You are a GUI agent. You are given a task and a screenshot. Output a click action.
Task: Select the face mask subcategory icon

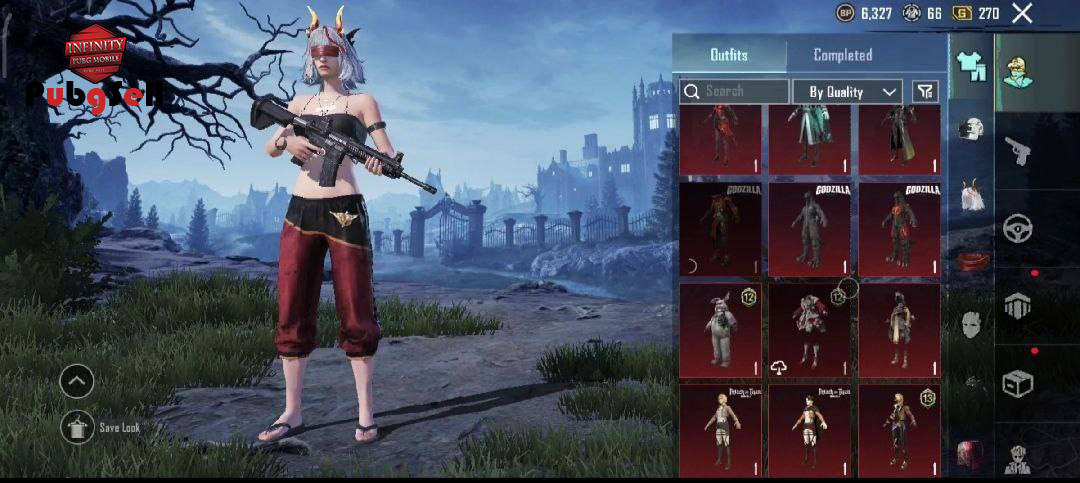coord(971,323)
